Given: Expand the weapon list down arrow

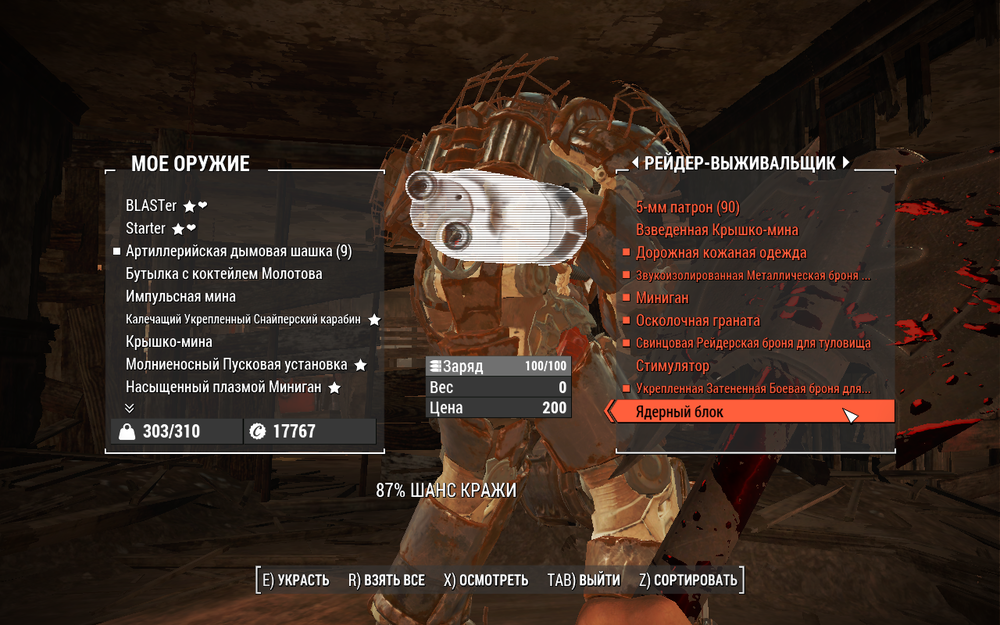Looking at the screenshot, I should [x=129, y=408].
